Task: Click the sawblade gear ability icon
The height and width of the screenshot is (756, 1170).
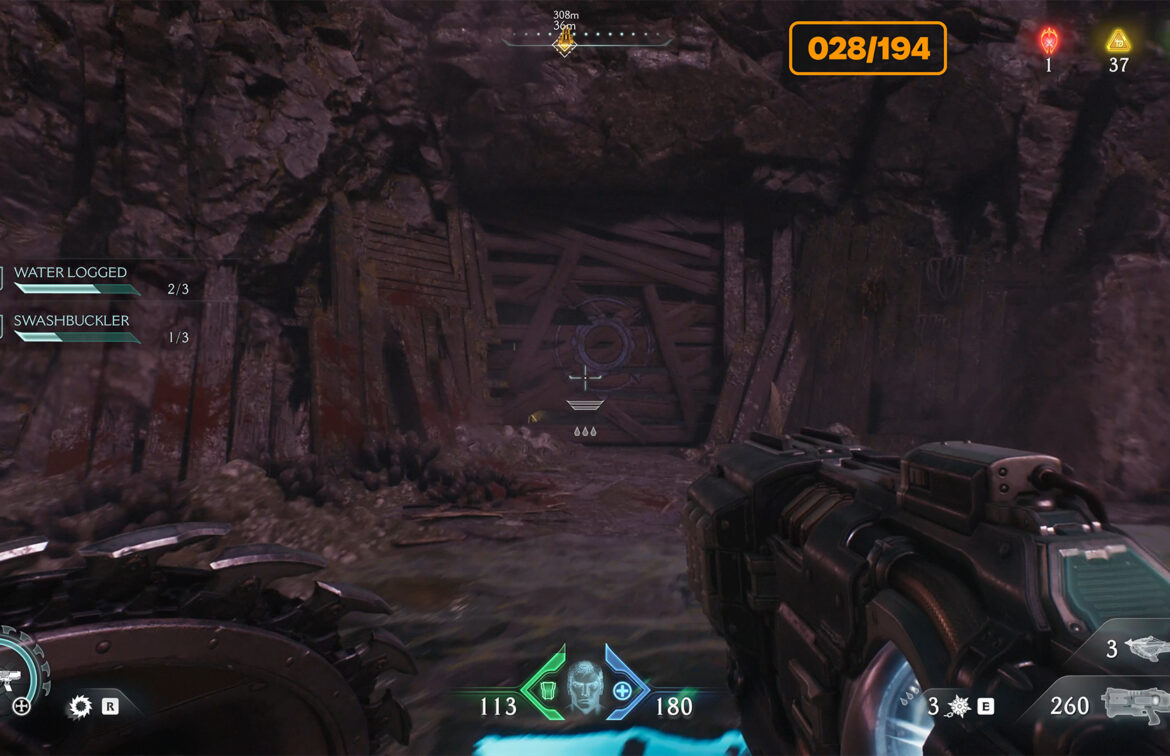Action: click(79, 707)
